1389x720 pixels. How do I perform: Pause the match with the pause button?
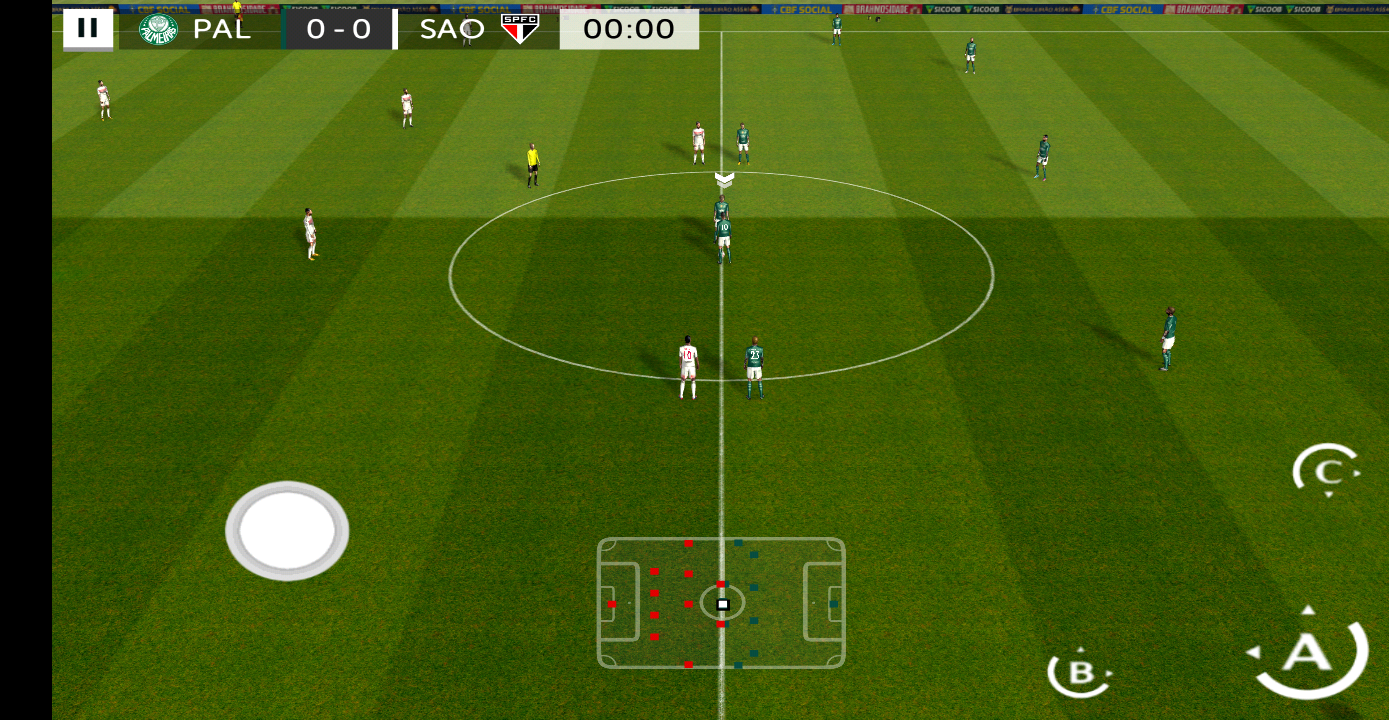click(88, 29)
